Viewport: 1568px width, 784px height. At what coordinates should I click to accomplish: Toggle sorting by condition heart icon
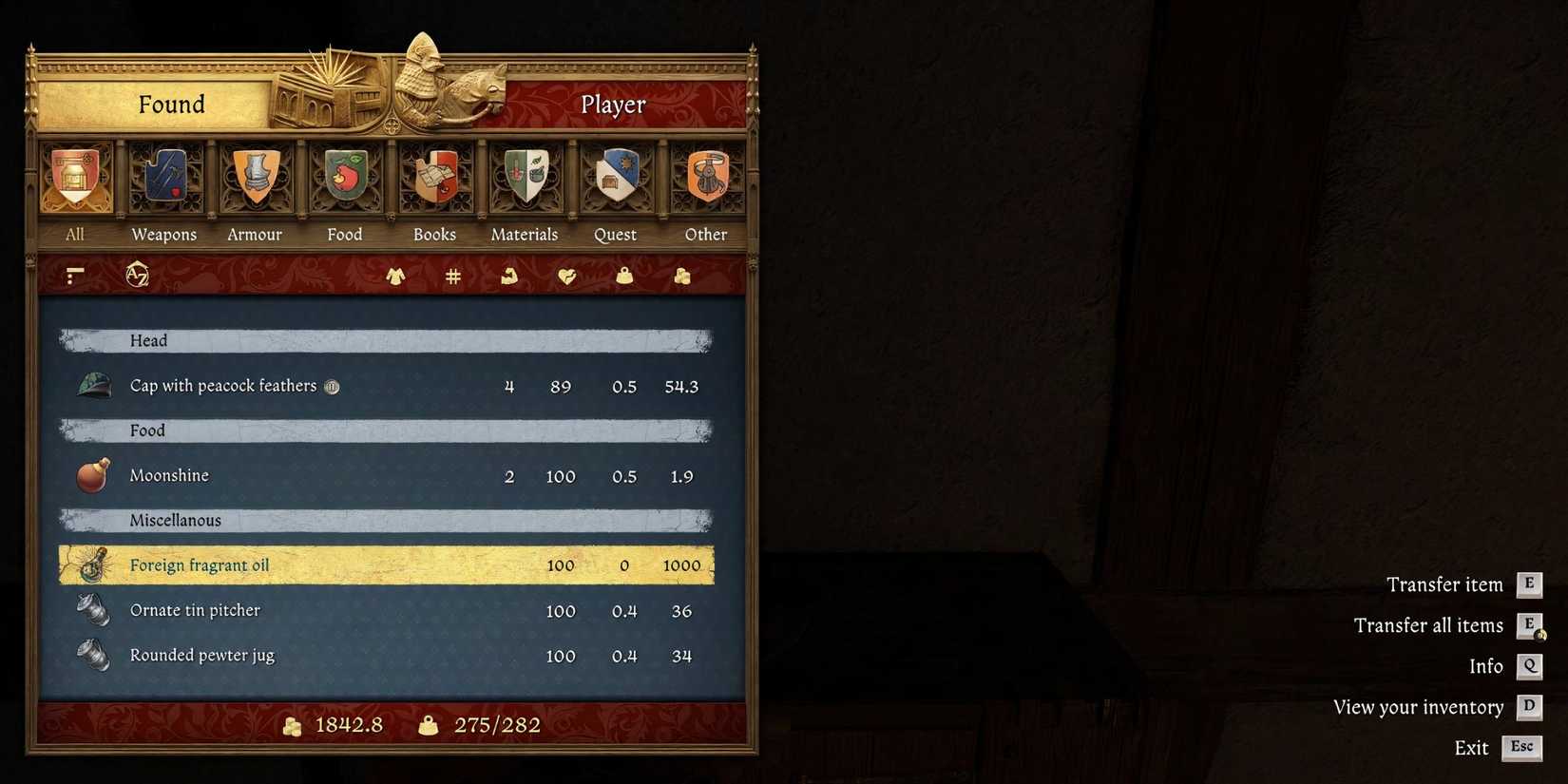(x=566, y=276)
